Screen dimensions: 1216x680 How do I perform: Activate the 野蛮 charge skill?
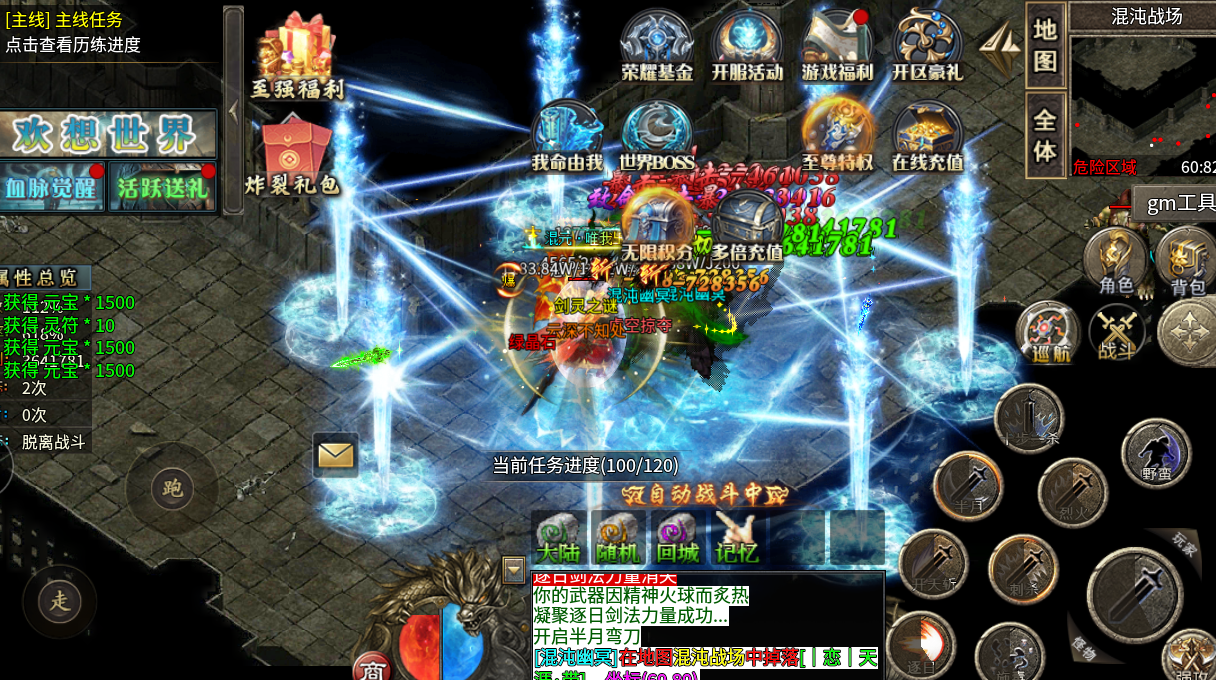point(1156,453)
